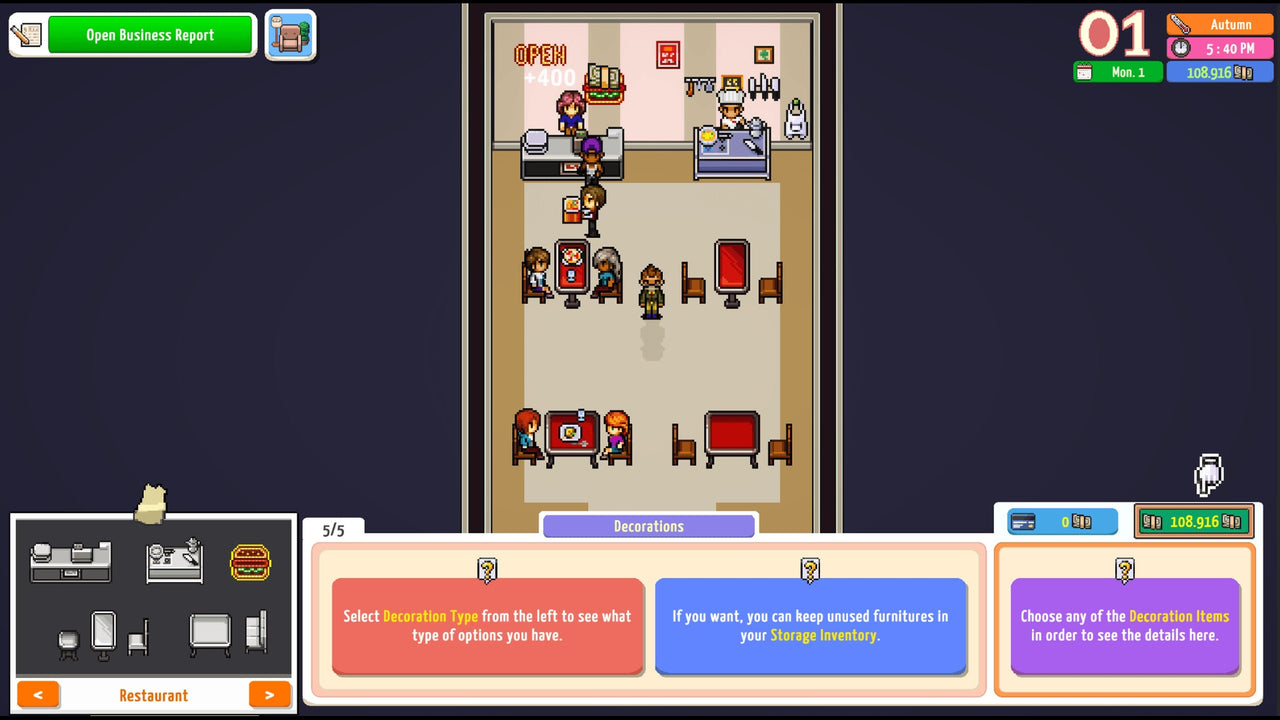1280x720 pixels.
Task: Go to previous category with left arrow
Action: (38, 694)
